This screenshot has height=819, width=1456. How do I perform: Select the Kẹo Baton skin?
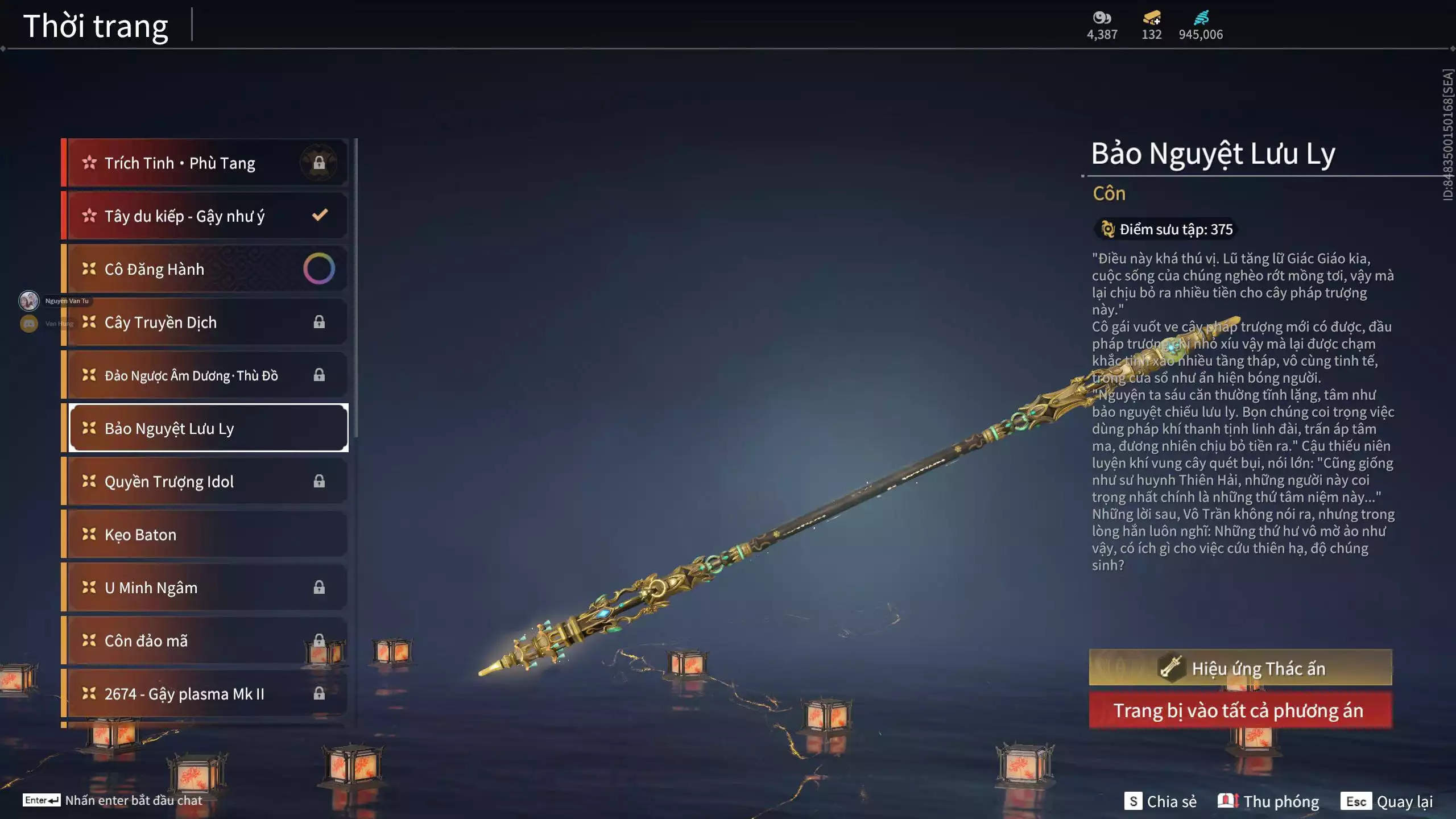click(x=205, y=535)
